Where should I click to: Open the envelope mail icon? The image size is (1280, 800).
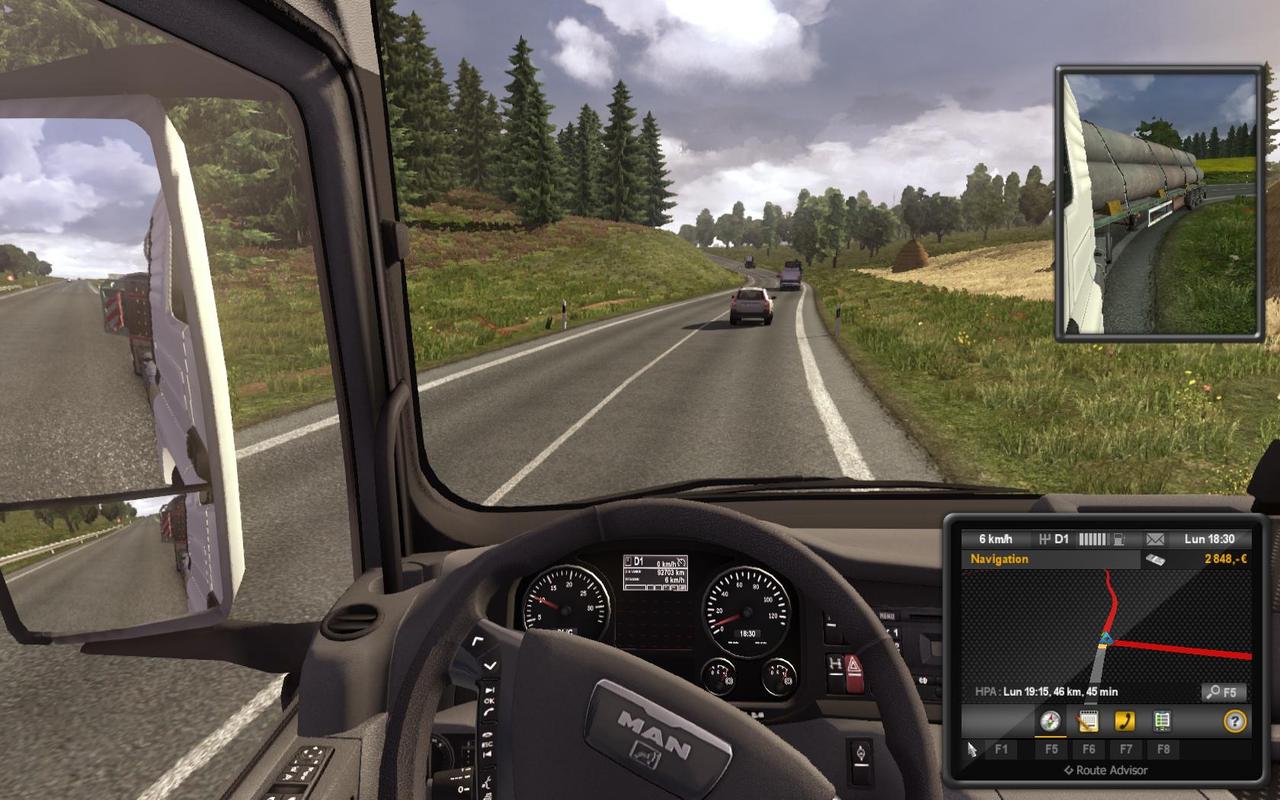tap(1155, 539)
